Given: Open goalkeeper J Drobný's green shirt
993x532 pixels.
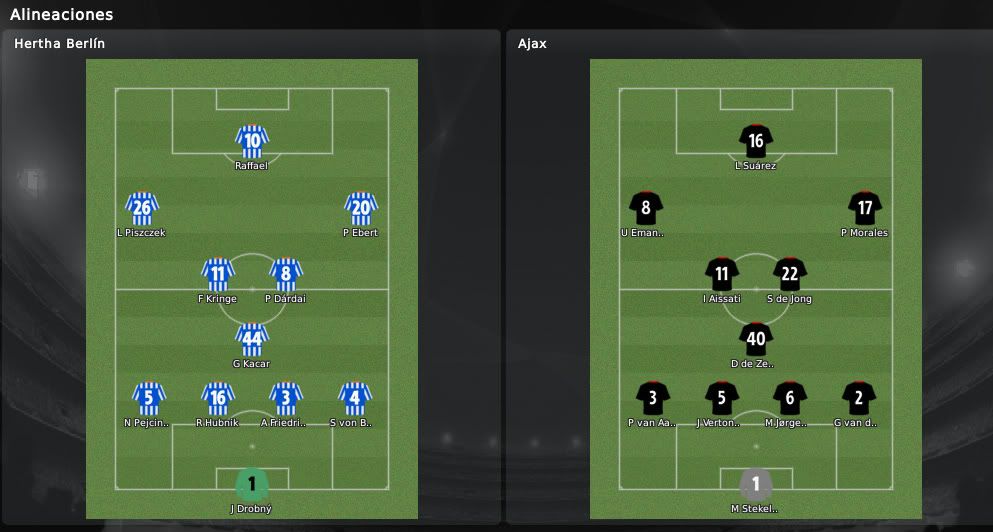Looking at the screenshot, I should (252, 484).
